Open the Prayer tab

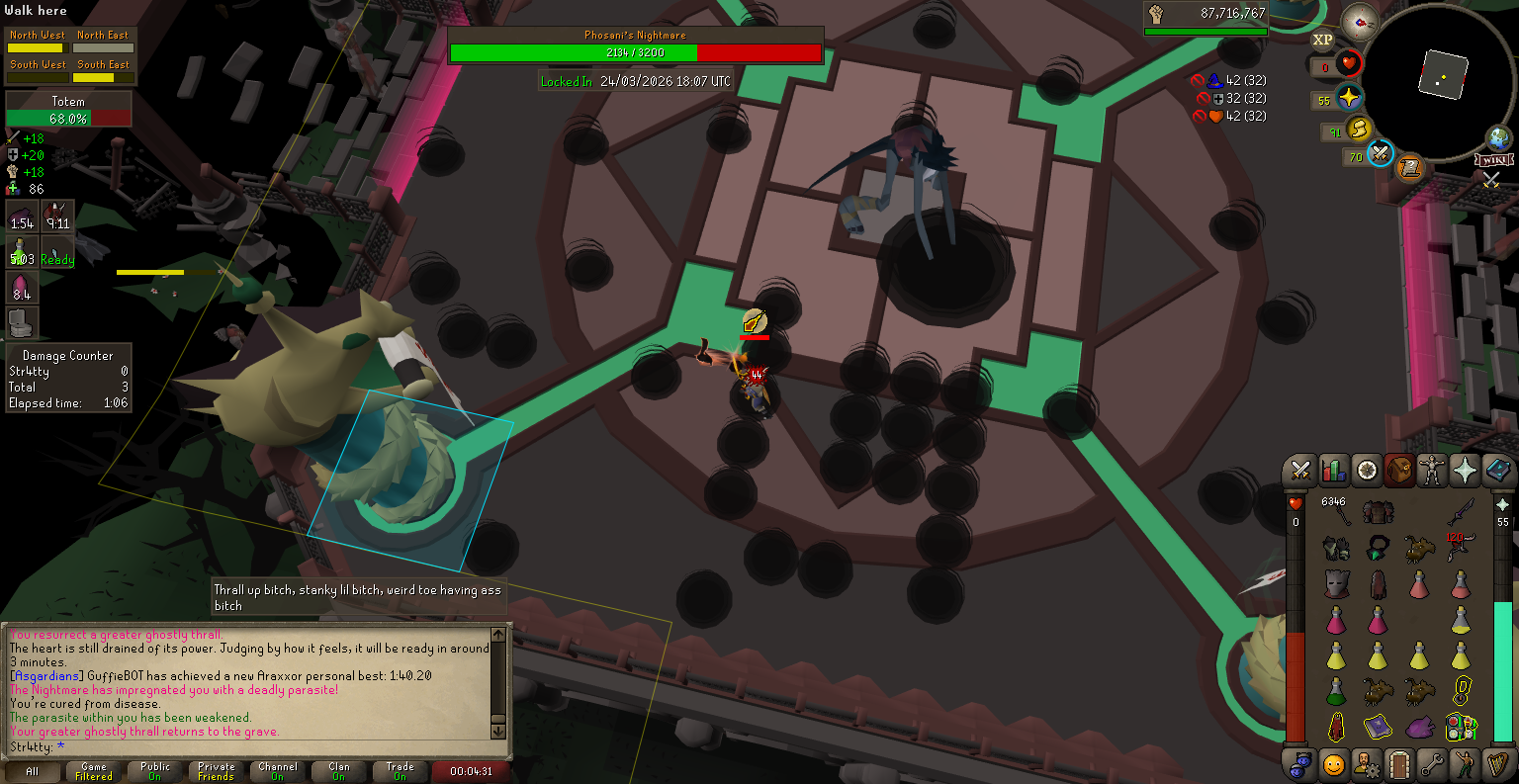1464,471
